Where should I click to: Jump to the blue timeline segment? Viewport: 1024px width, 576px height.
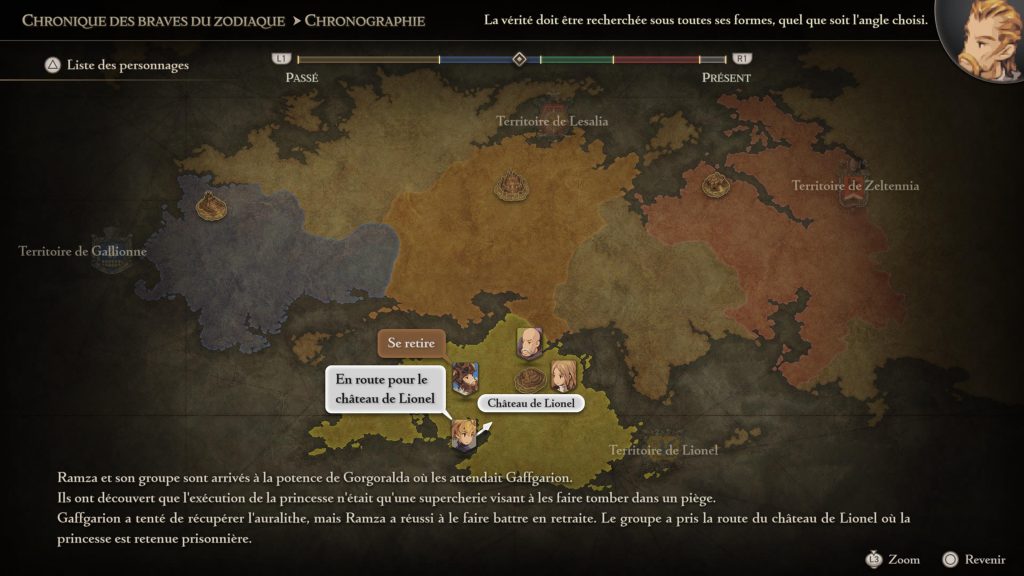478,60
